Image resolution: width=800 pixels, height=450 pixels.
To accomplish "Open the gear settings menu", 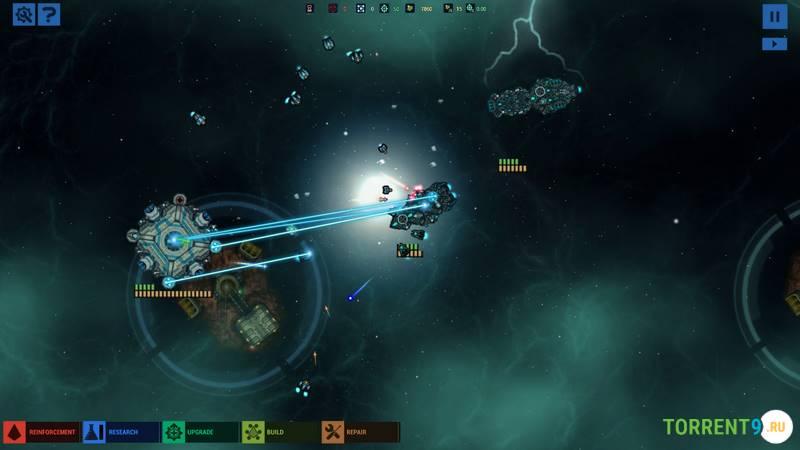I will pyautogui.click(x=22, y=14).
